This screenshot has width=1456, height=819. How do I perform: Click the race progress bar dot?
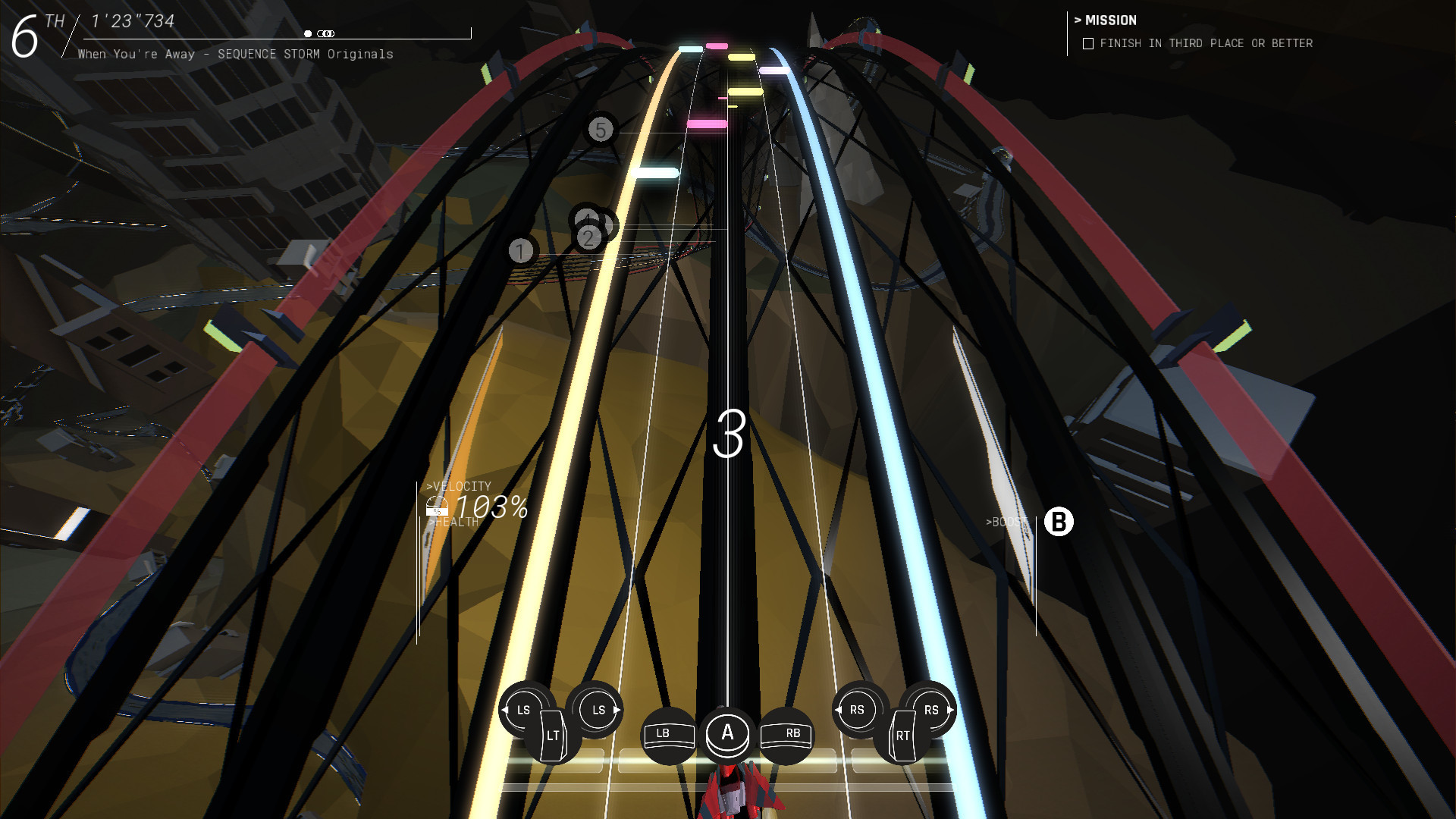coord(306,33)
